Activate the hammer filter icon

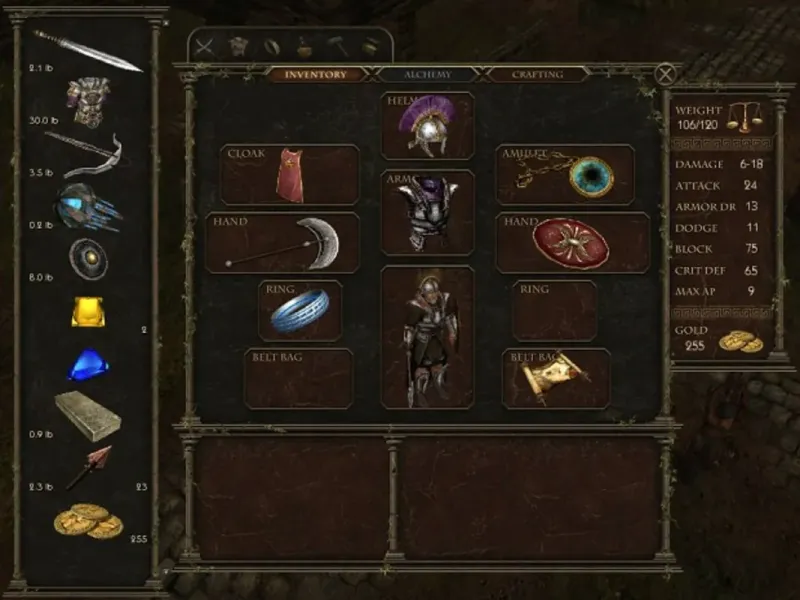click(337, 46)
